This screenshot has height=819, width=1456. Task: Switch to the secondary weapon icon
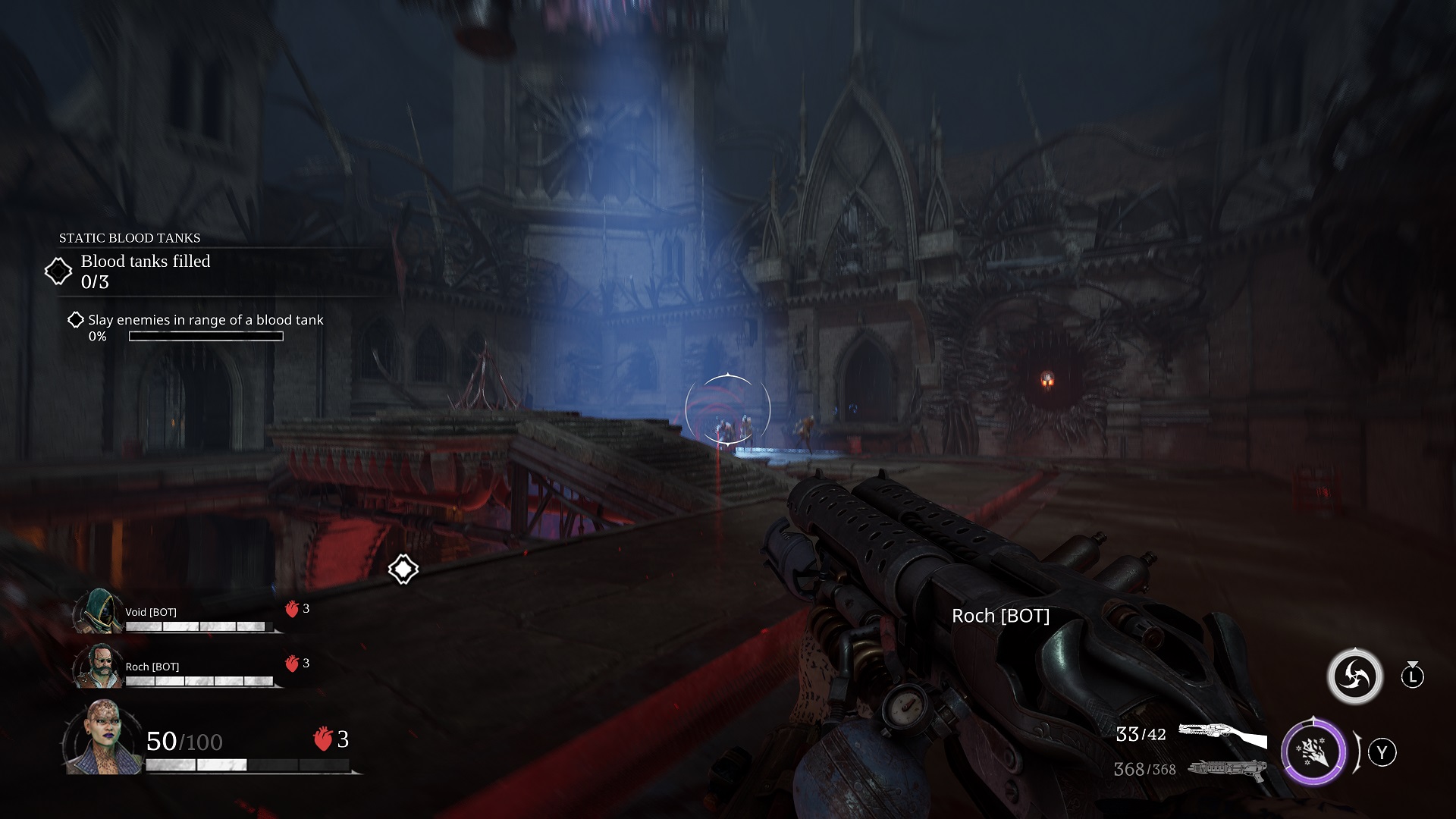click(x=1228, y=769)
